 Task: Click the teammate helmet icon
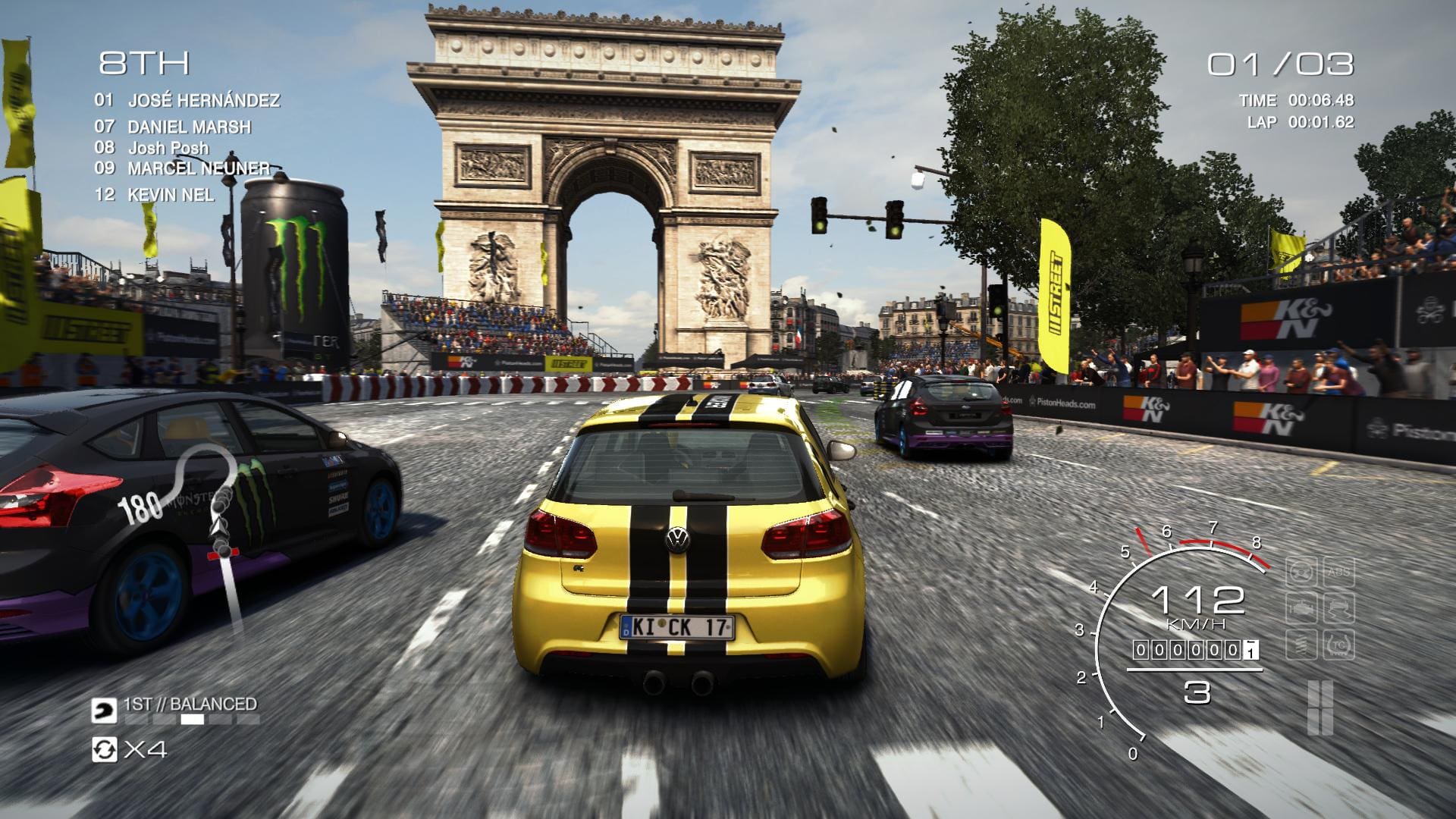105,711
